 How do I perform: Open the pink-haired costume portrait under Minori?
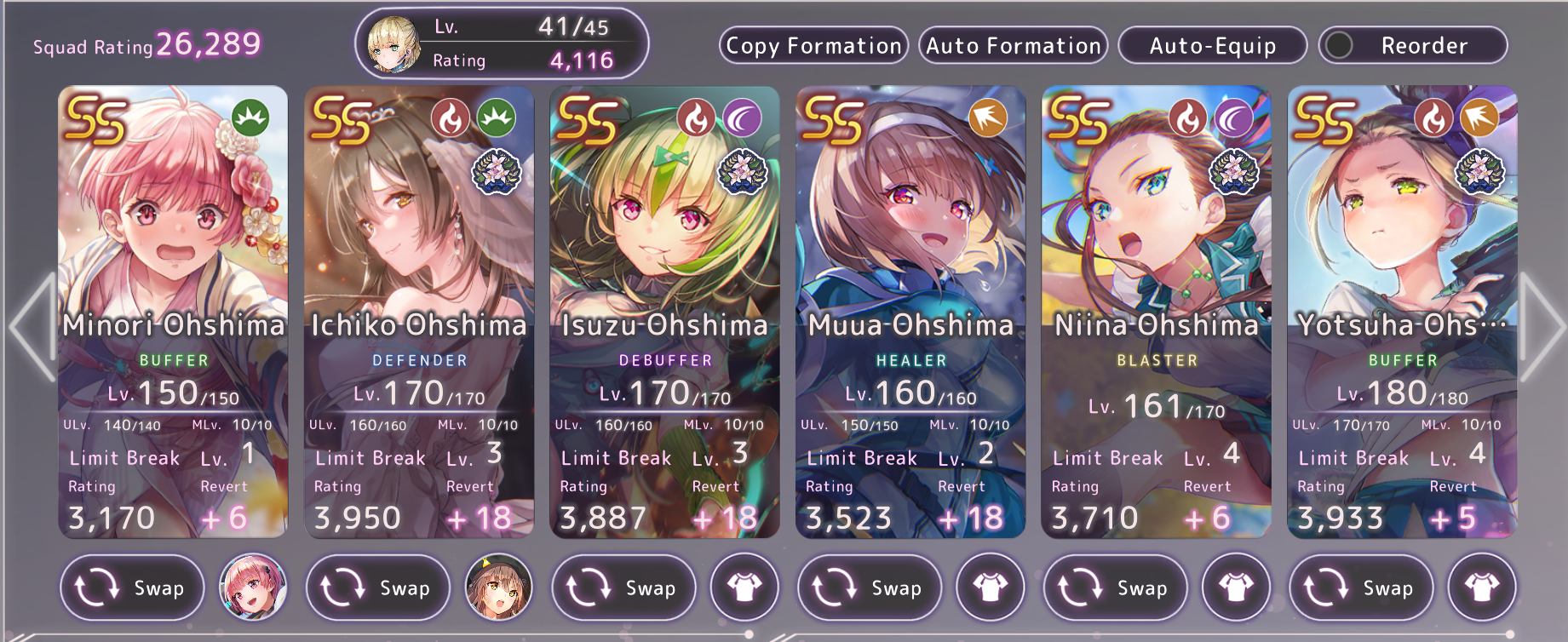(253, 588)
